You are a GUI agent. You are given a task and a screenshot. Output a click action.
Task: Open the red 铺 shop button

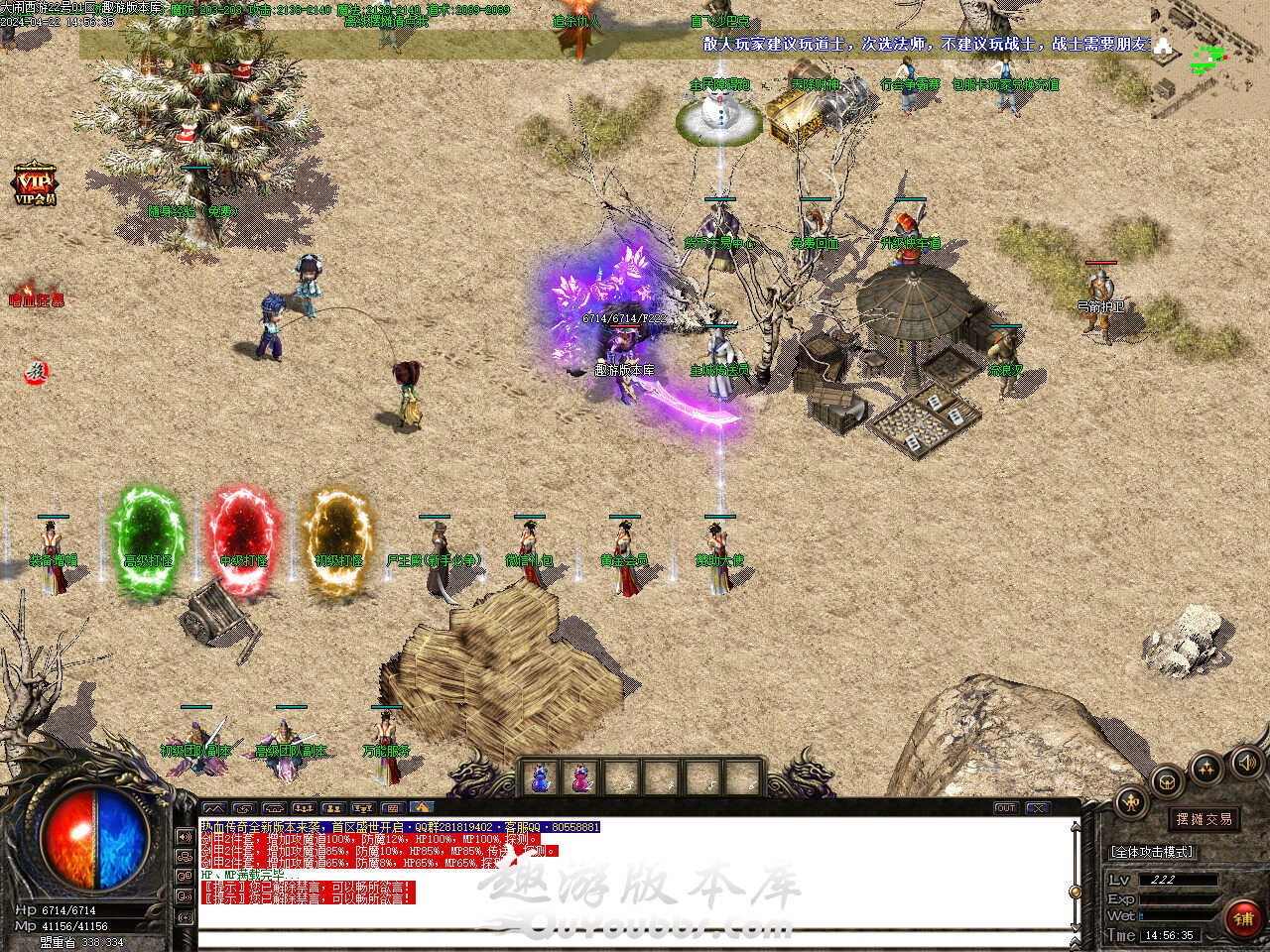tap(1244, 918)
